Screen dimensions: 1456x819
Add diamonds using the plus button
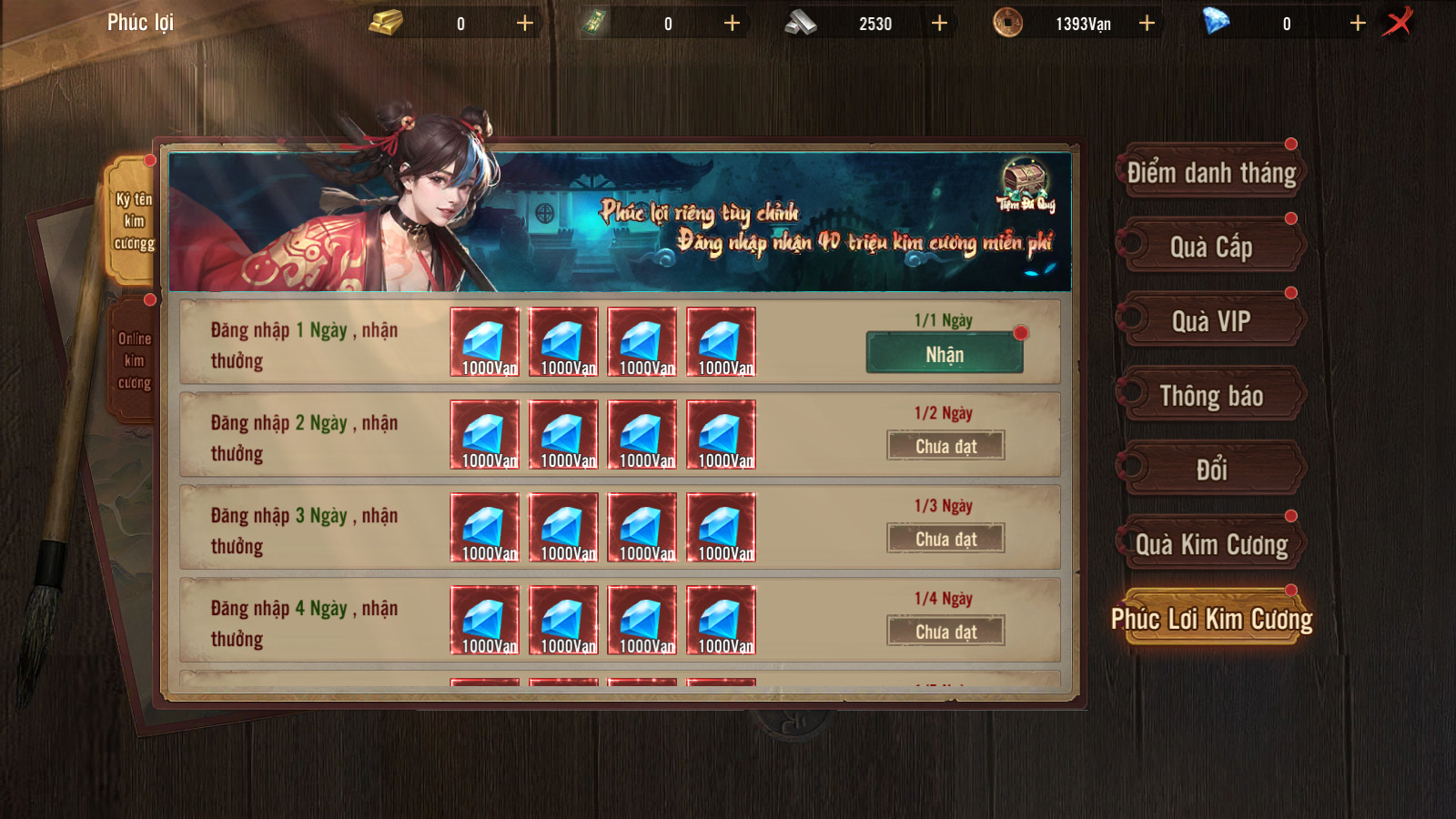[x=1358, y=23]
